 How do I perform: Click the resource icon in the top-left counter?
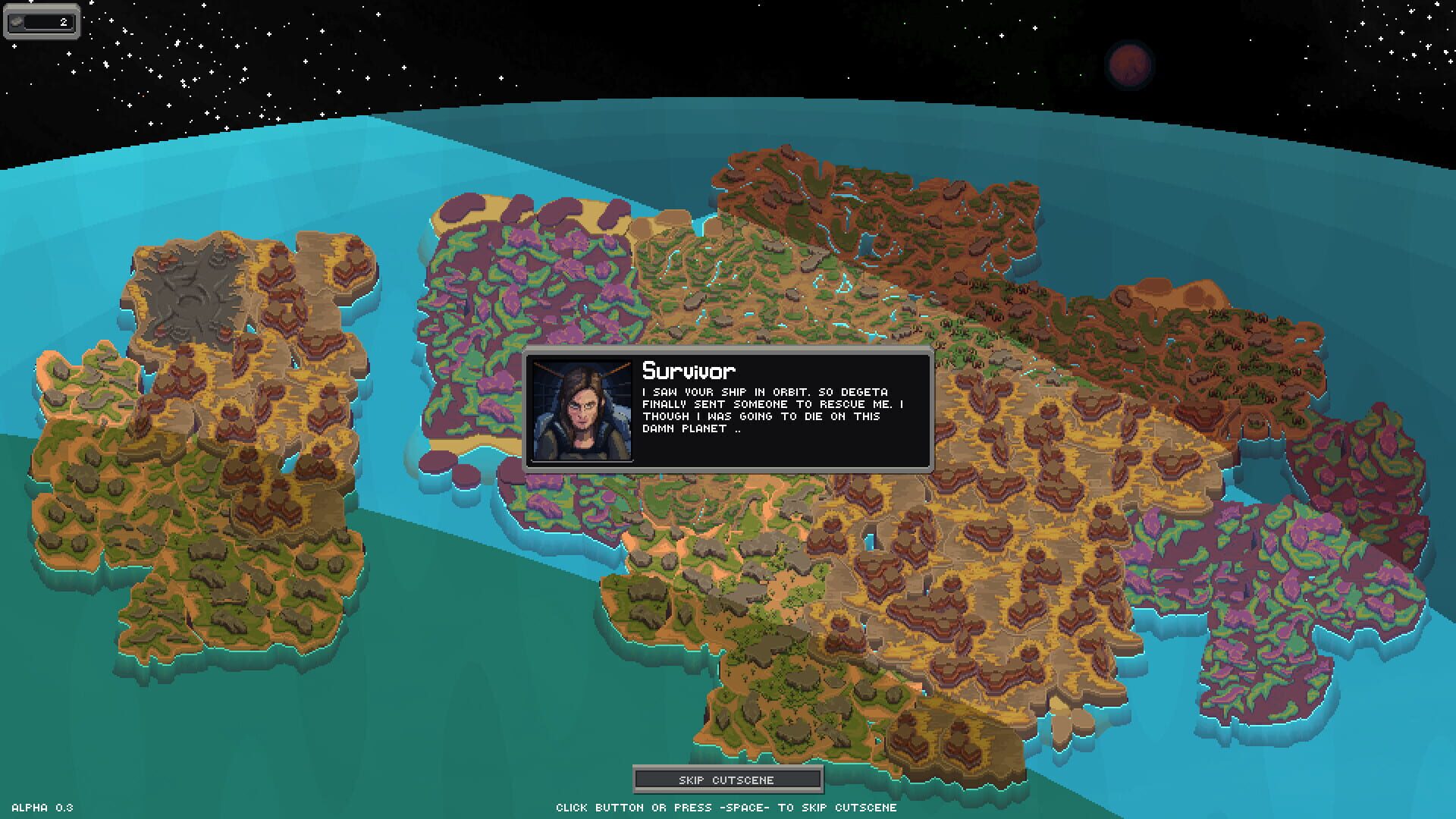coord(17,21)
